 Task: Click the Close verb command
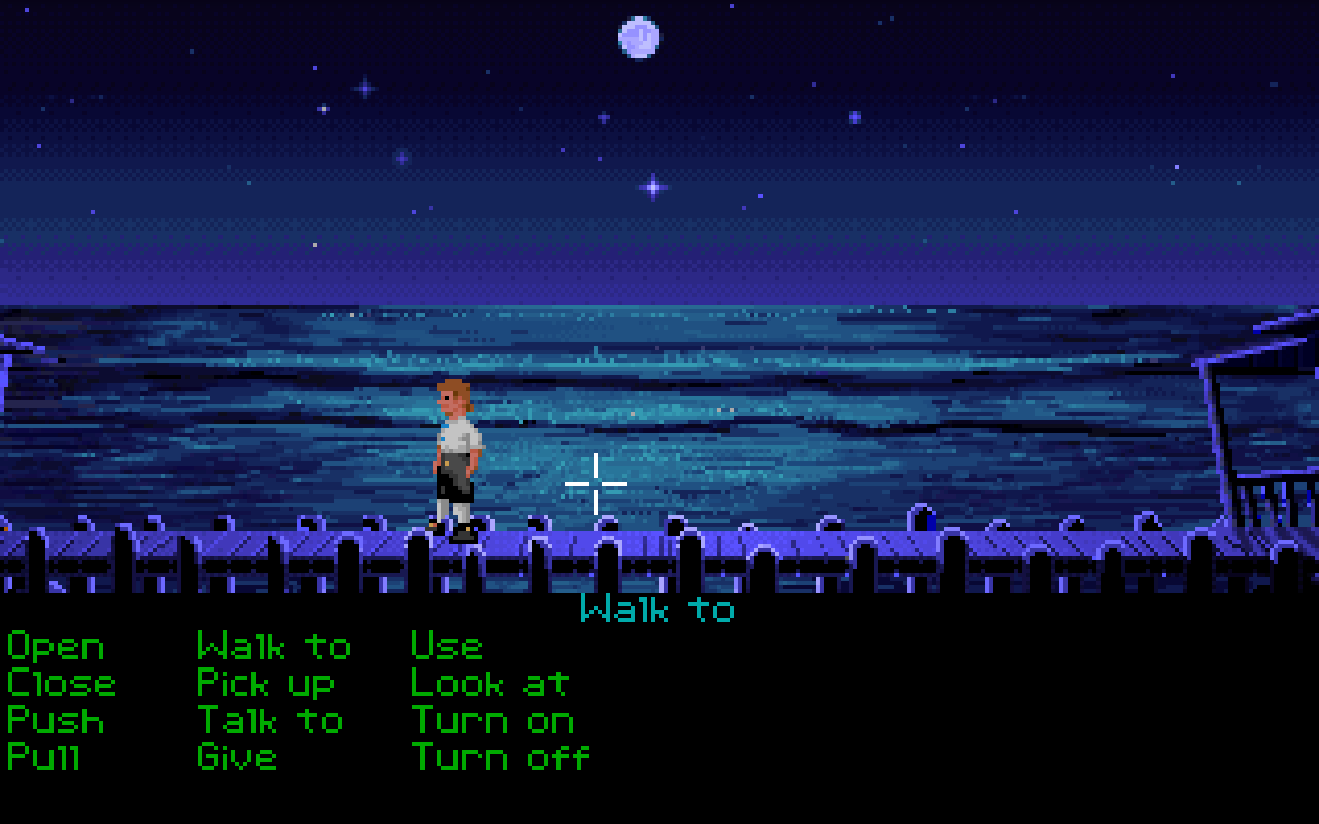60,683
